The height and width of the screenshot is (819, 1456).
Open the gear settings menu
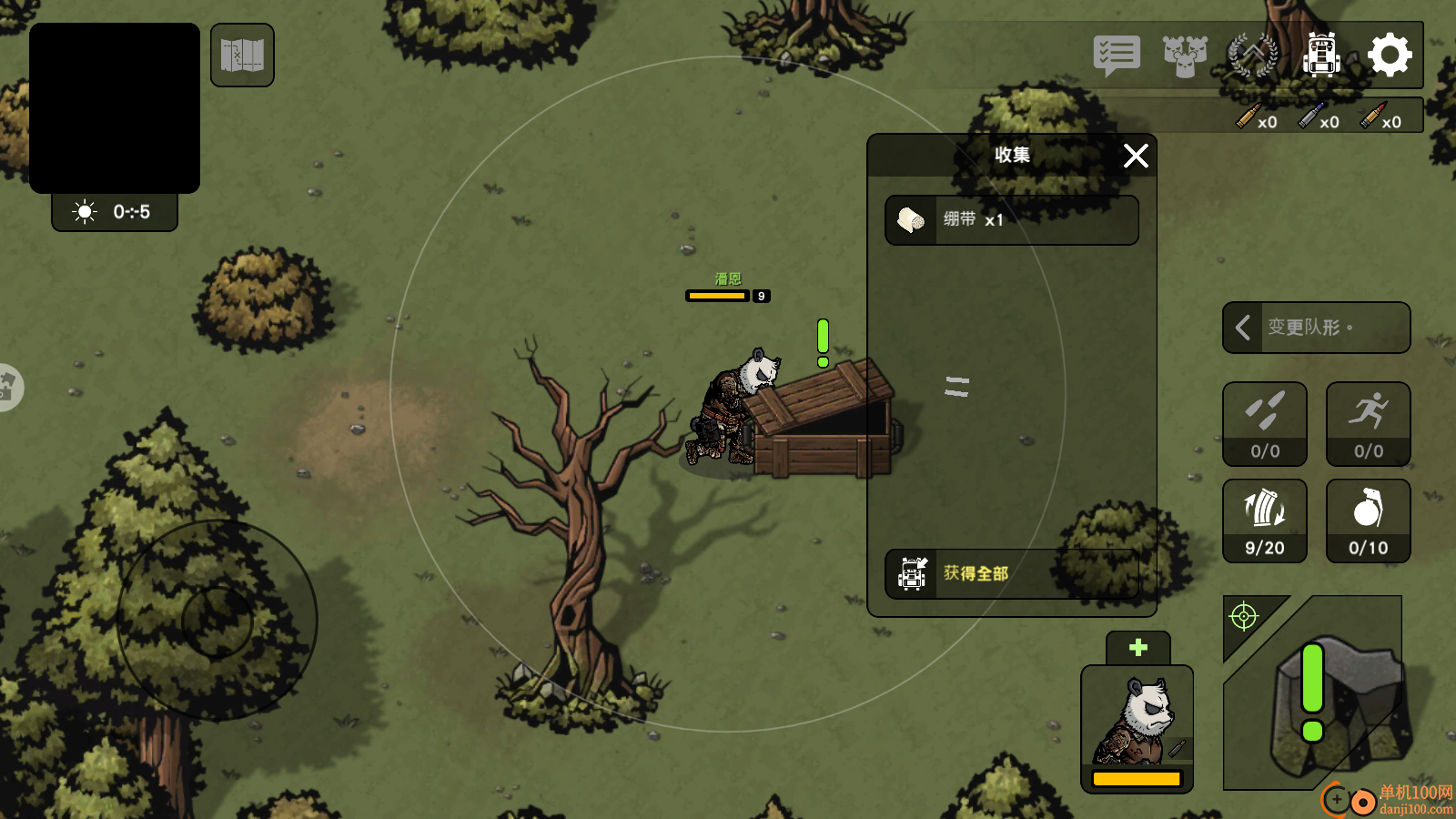[1390, 56]
